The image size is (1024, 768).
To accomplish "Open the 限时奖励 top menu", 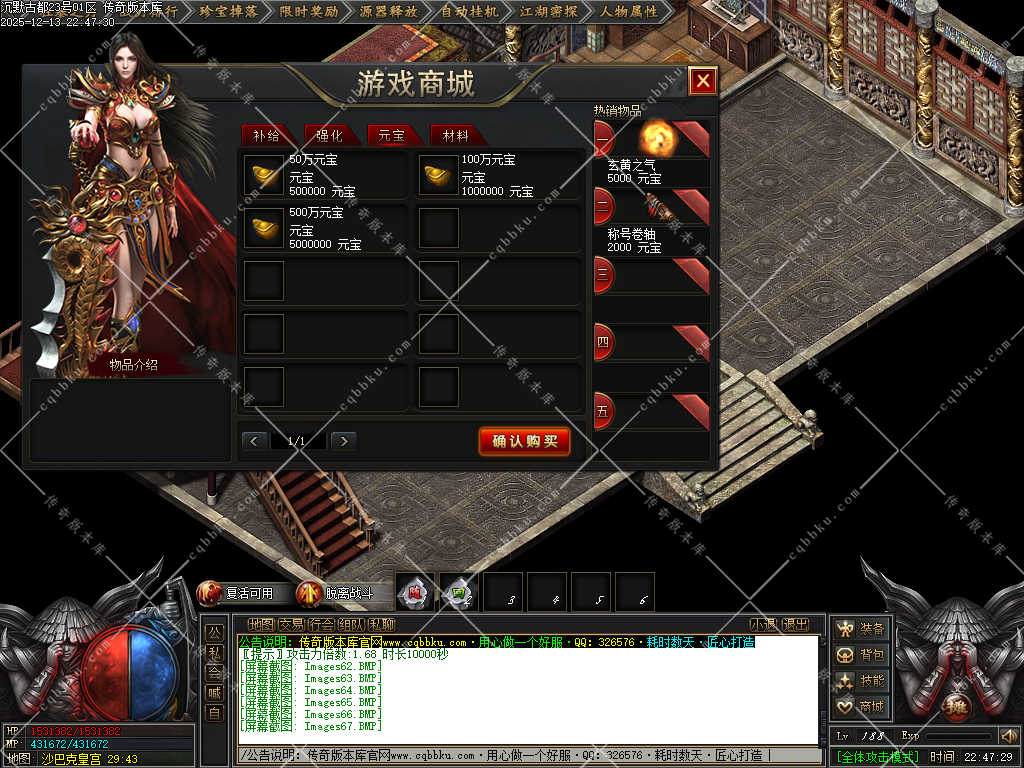I will tap(308, 12).
